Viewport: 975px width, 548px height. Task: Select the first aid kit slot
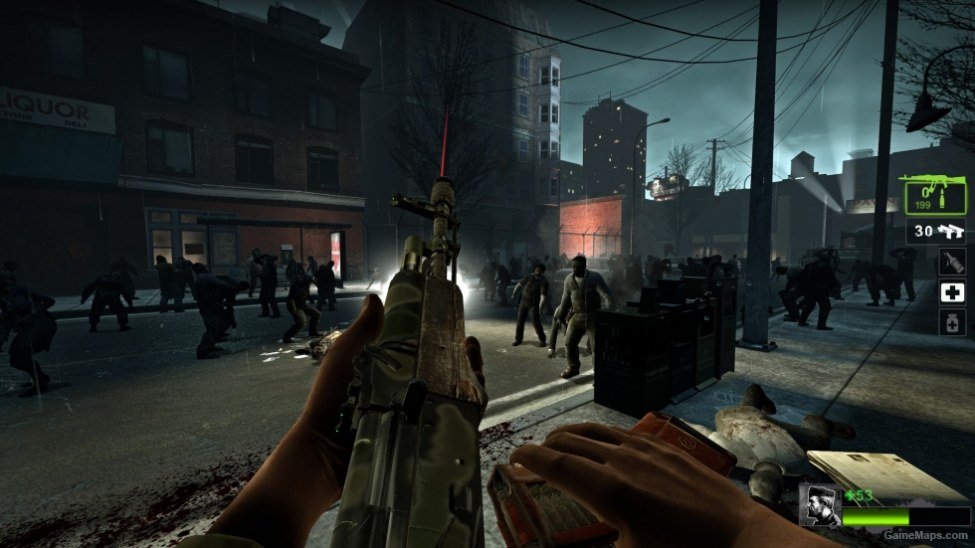pyautogui.click(x=952, y=292)
